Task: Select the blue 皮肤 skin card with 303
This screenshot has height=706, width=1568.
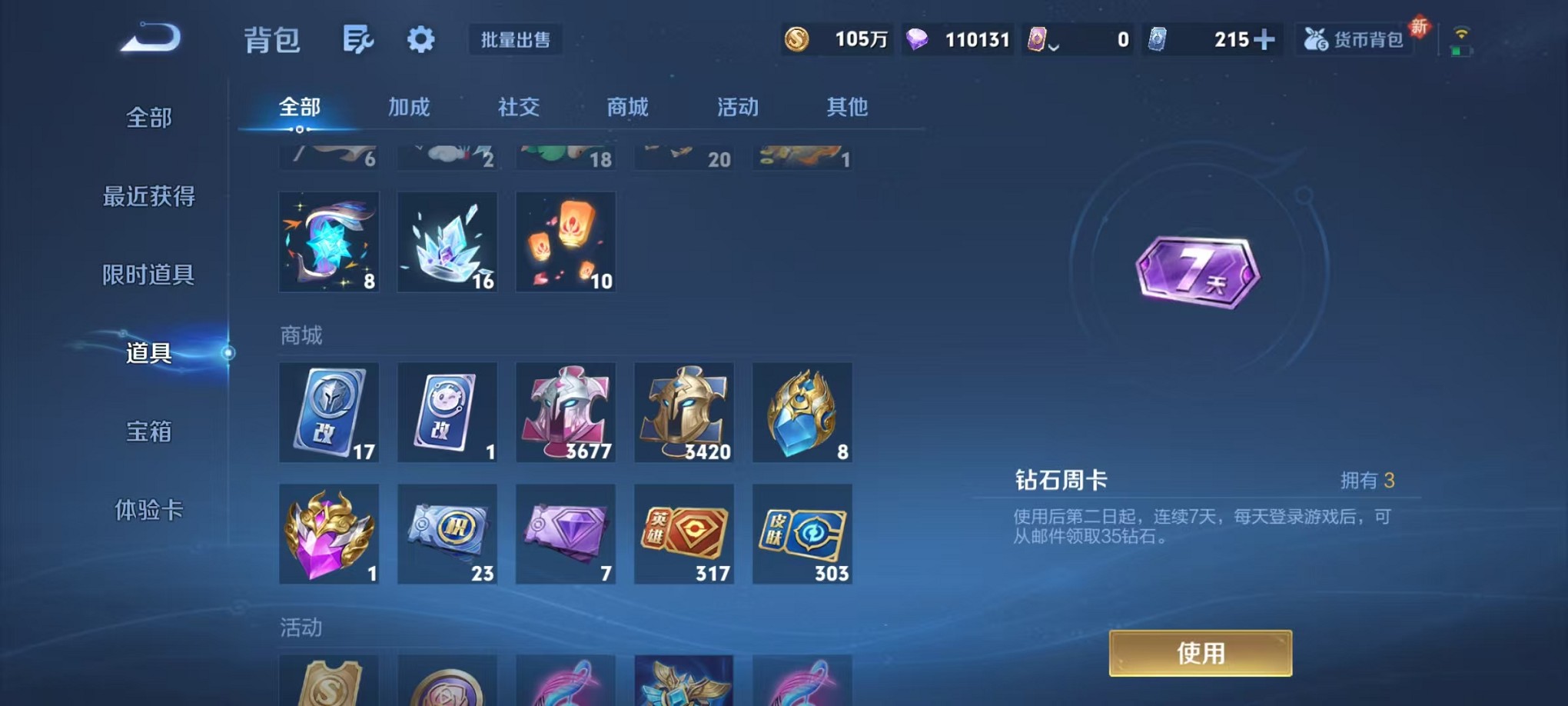Action: pyautogui.click(x=802, y=534)
